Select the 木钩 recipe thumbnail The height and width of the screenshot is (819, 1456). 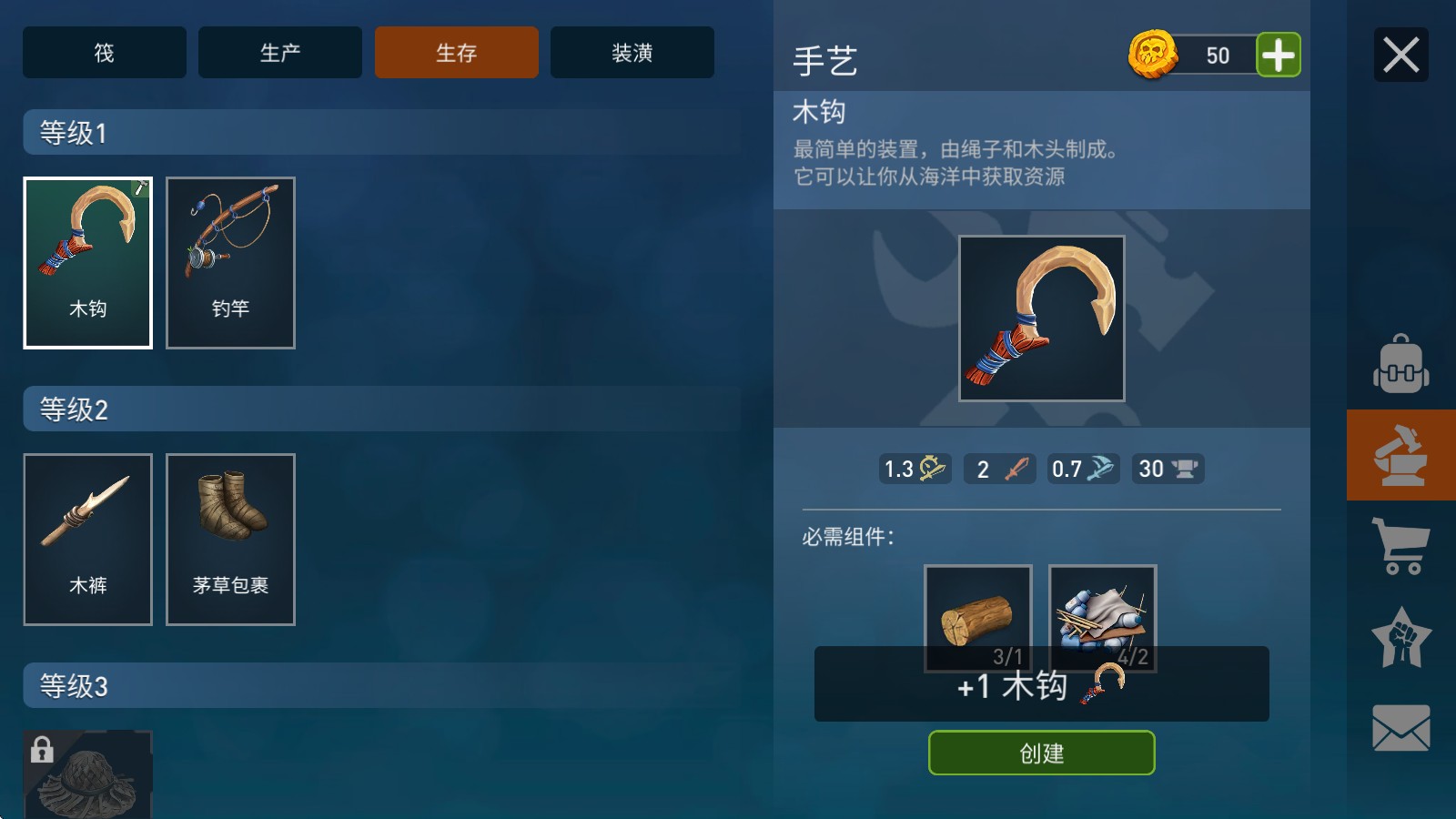pos(87,263)
